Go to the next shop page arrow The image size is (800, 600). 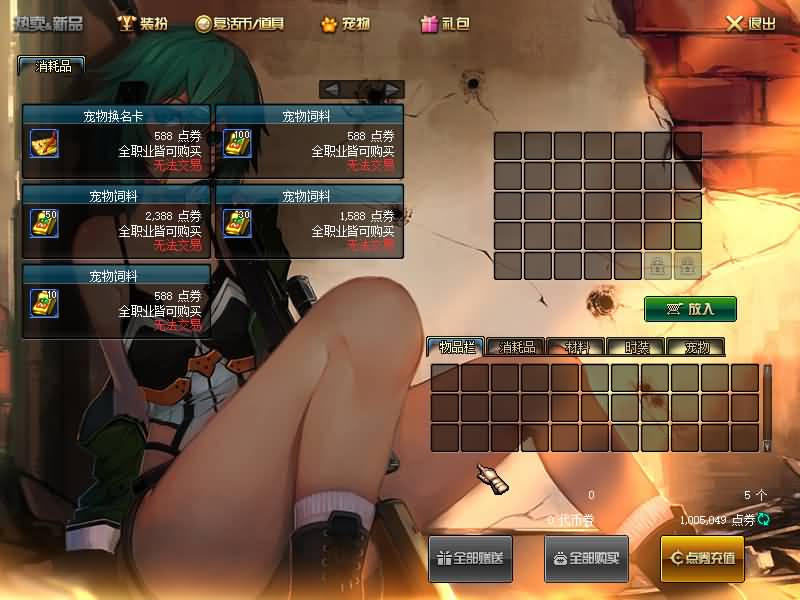(x=391, y=90)
